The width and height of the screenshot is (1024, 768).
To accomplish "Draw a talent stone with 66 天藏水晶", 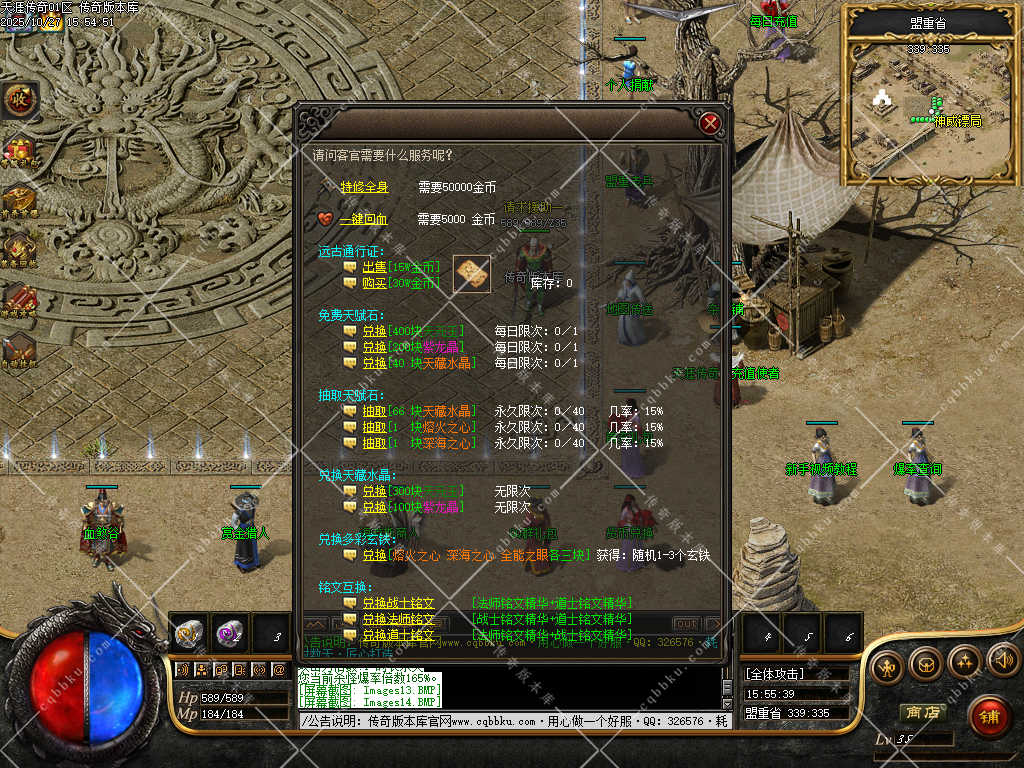I will (374, 411).
